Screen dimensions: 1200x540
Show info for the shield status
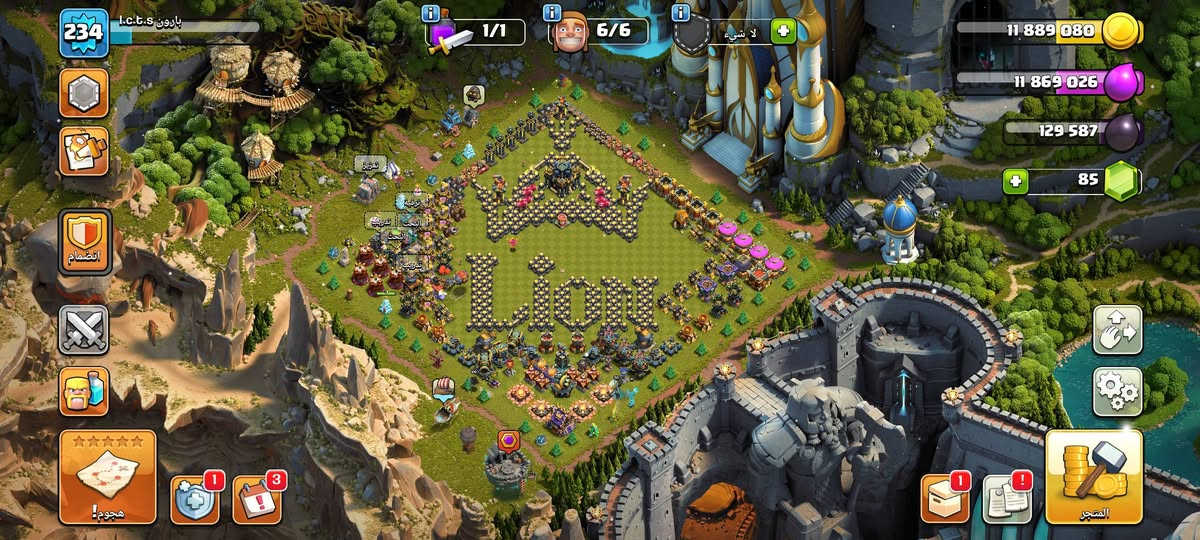click(681, 13)
